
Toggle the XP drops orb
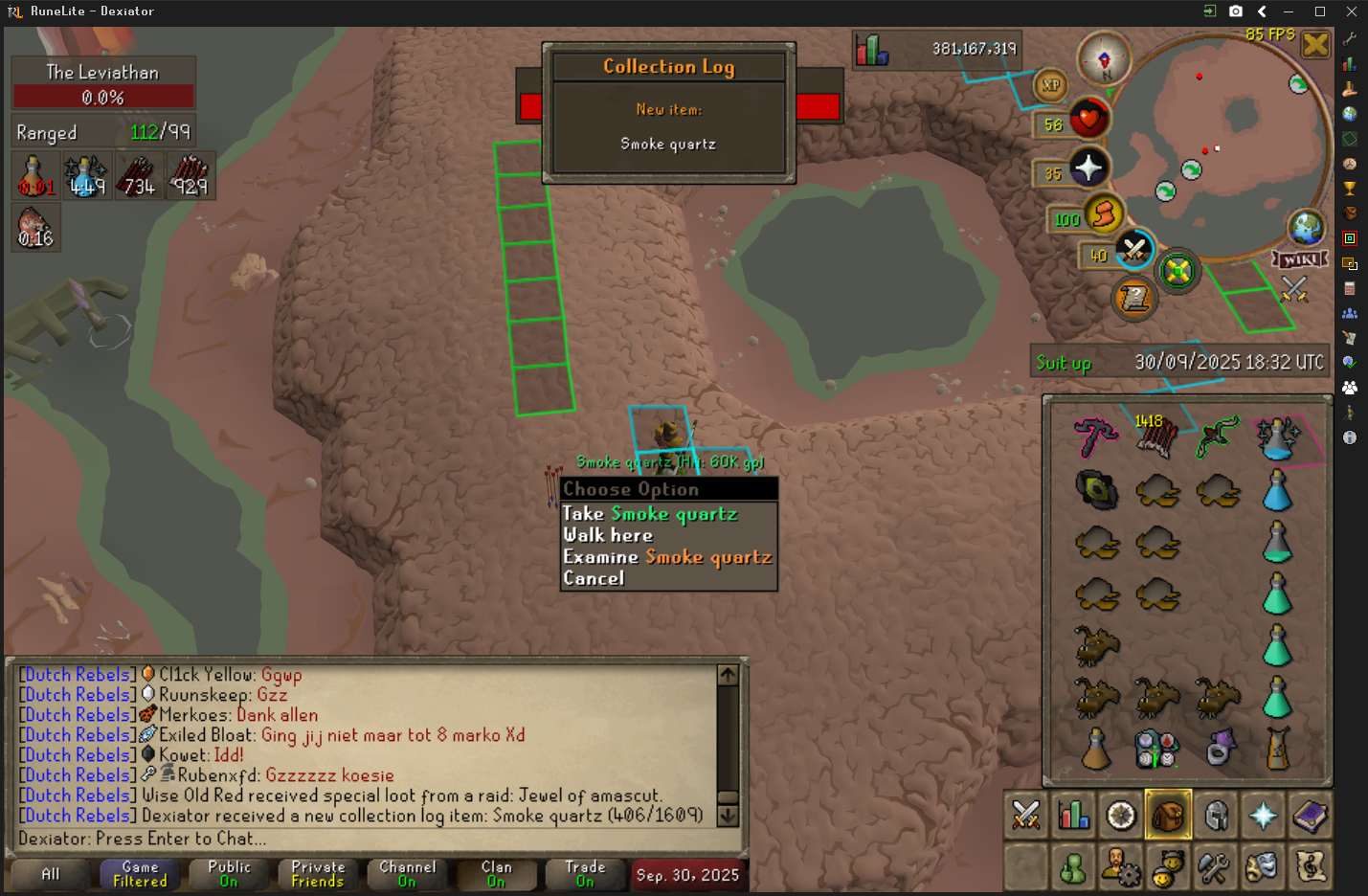[x=1051, y=85]
